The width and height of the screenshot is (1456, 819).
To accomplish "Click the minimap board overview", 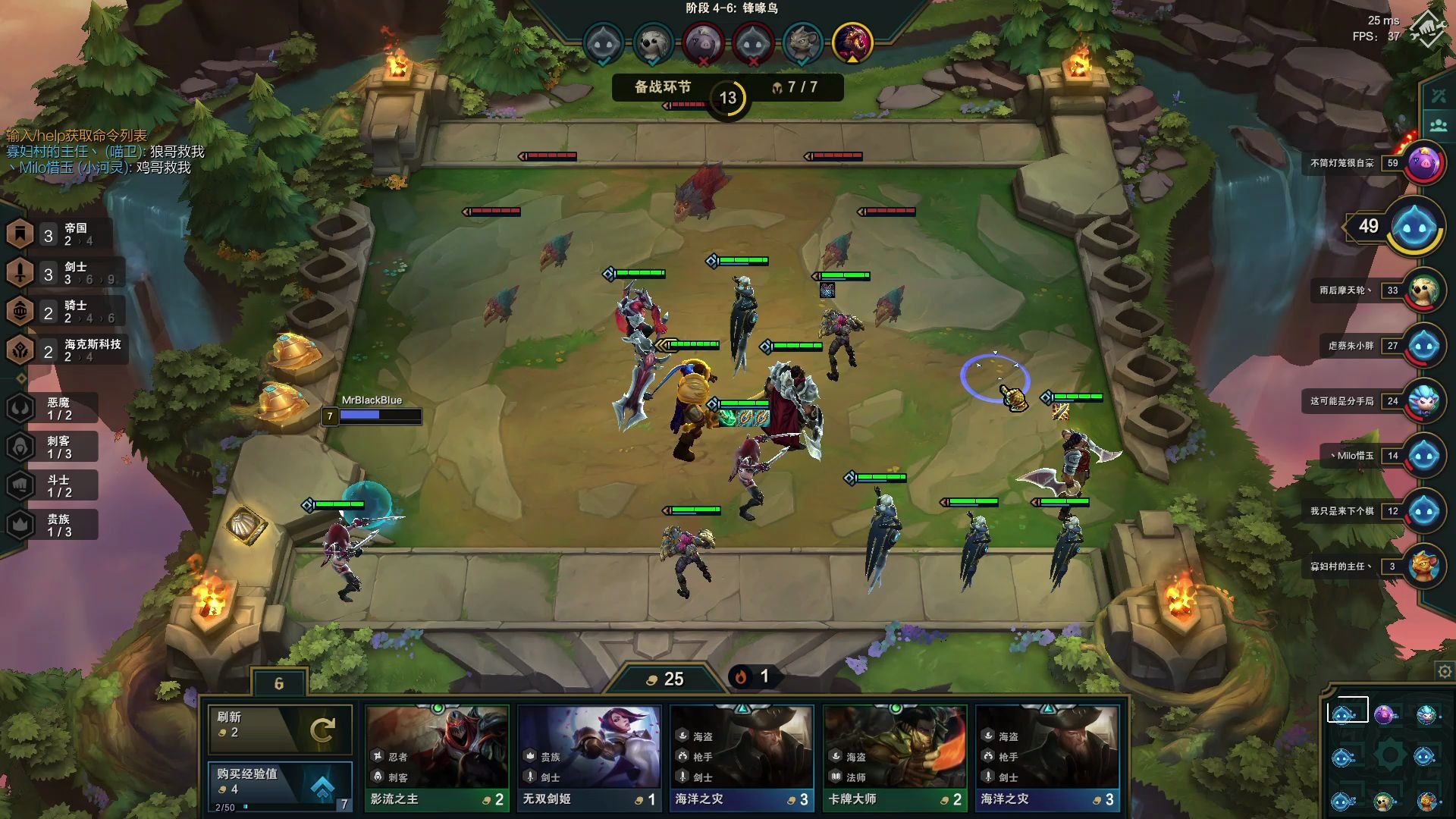I will pos(1384,755).
